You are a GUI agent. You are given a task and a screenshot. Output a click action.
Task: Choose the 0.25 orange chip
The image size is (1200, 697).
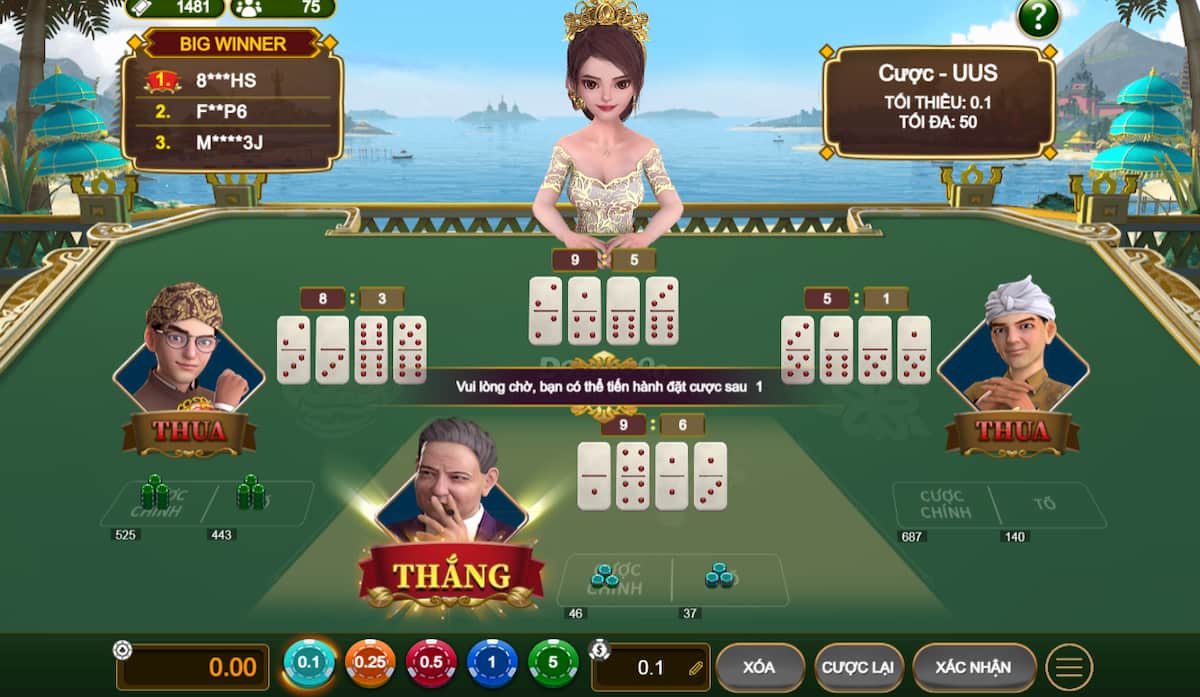(x=370, y=663)
